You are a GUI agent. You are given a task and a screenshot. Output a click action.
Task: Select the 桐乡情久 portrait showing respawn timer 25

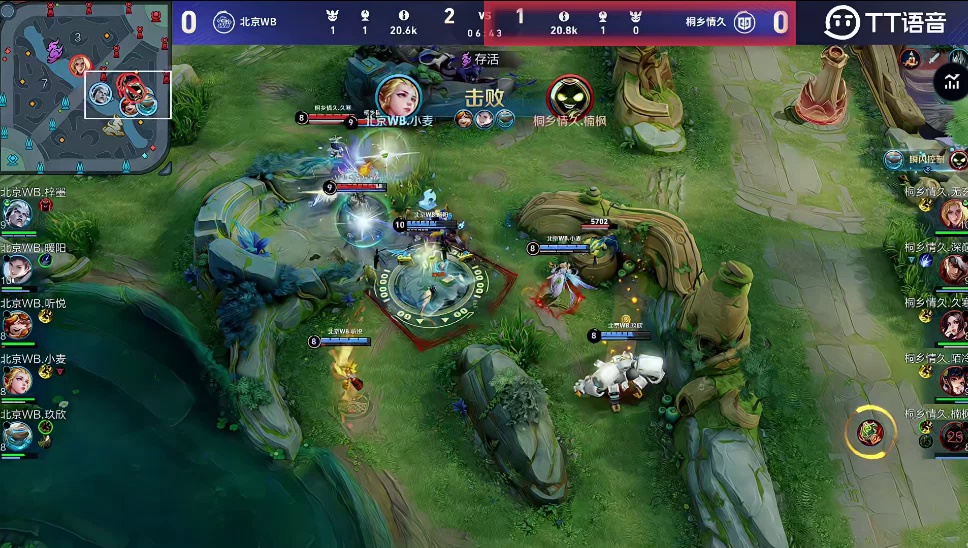click(954, 434)
